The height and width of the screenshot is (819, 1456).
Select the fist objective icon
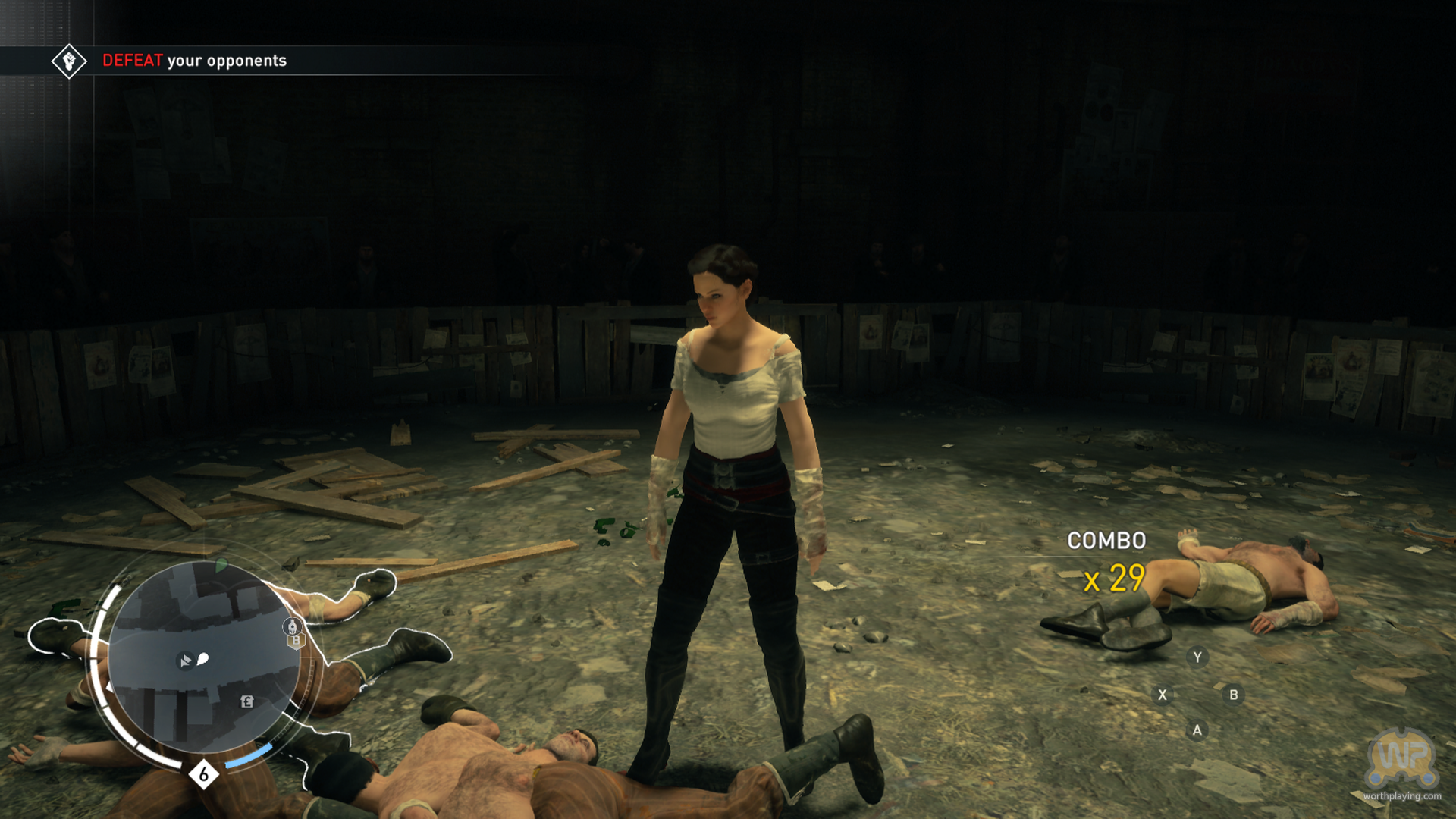pos(69,61)
